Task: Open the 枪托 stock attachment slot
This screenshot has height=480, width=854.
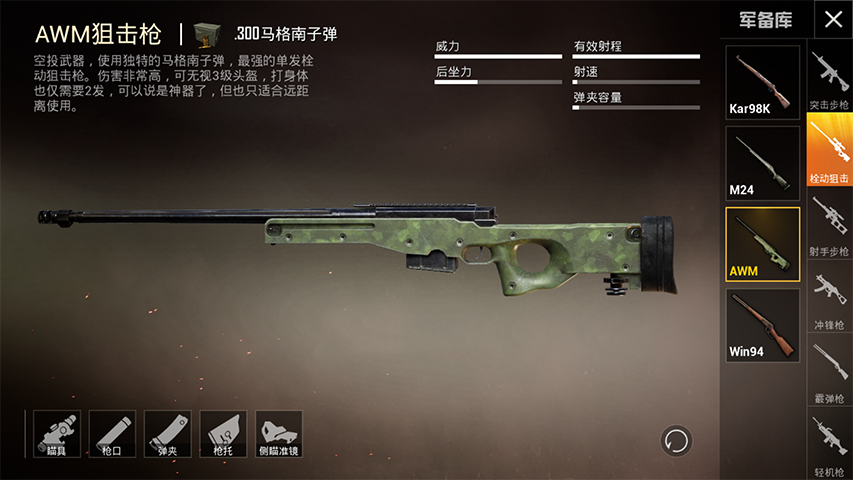Action: point(223,433)
